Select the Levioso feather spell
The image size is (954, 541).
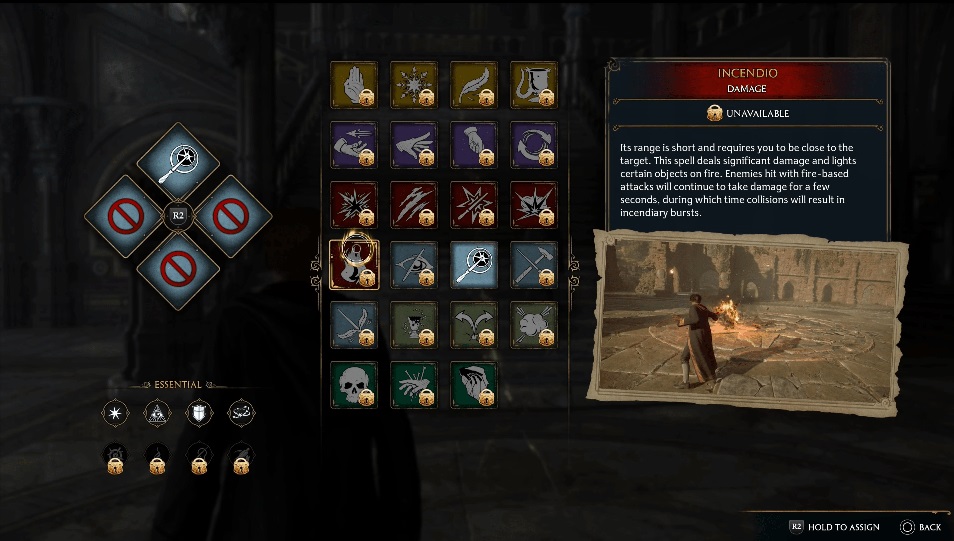[473, 85]
